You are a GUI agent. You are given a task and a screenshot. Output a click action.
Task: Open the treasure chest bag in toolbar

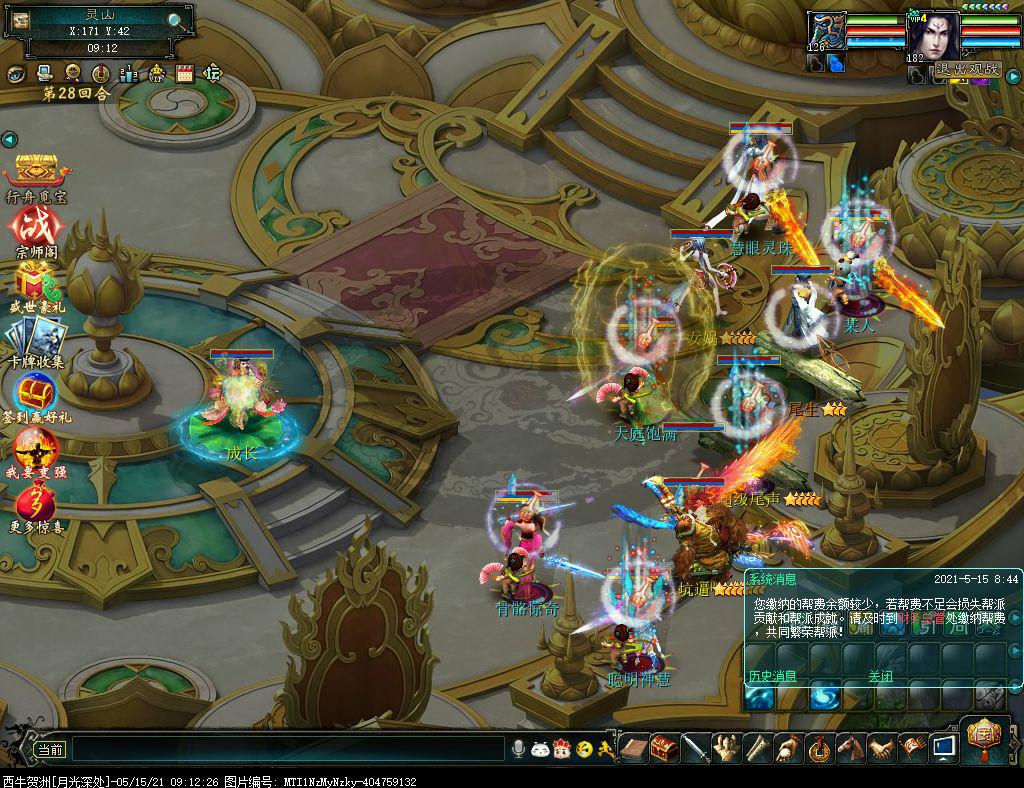[x=665, y=747]
